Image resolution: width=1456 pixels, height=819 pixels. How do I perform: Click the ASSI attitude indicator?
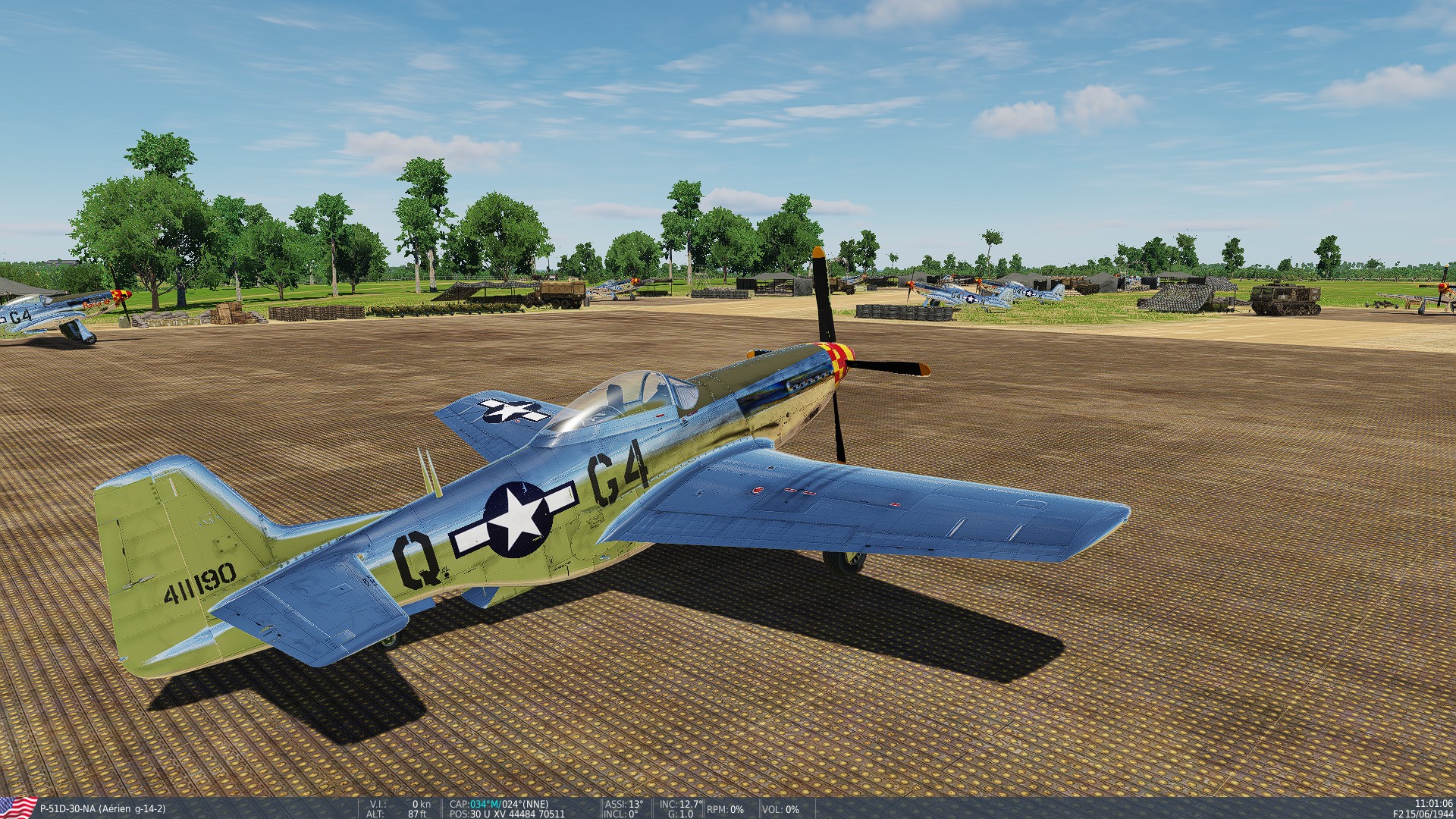(623, 805)
